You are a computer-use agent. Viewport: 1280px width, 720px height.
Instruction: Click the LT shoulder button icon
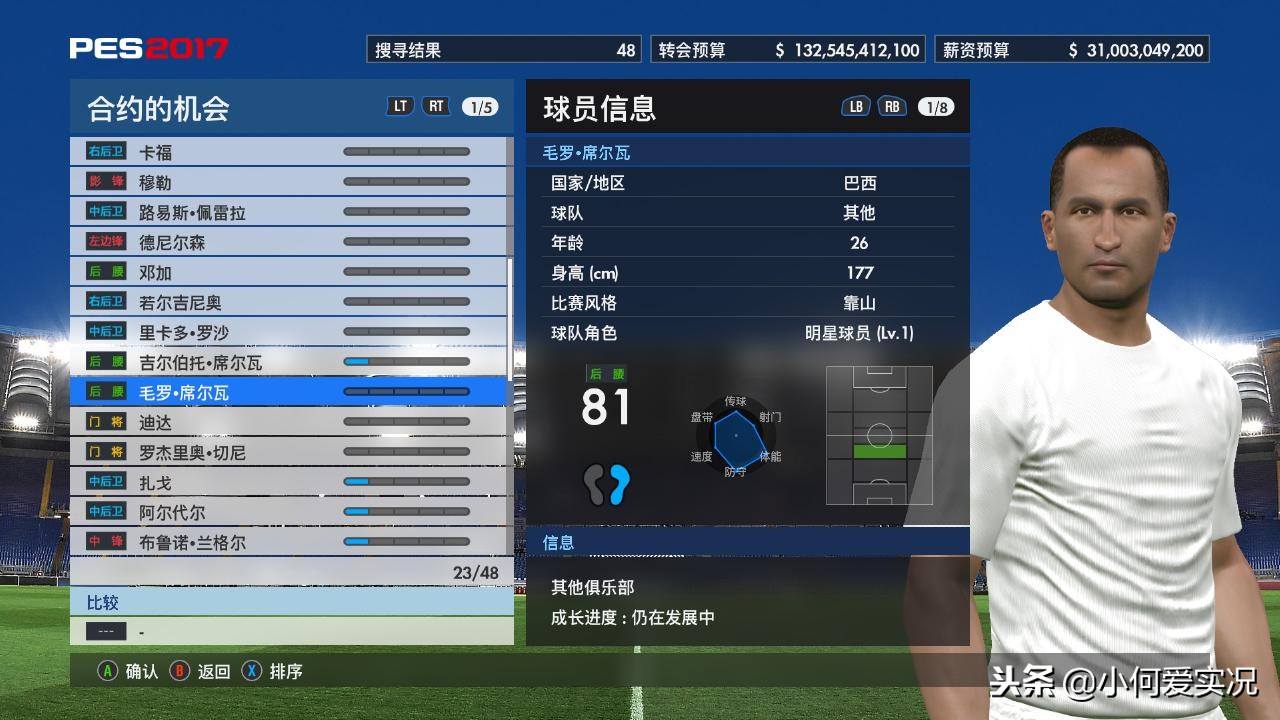[x=400, y=104]
